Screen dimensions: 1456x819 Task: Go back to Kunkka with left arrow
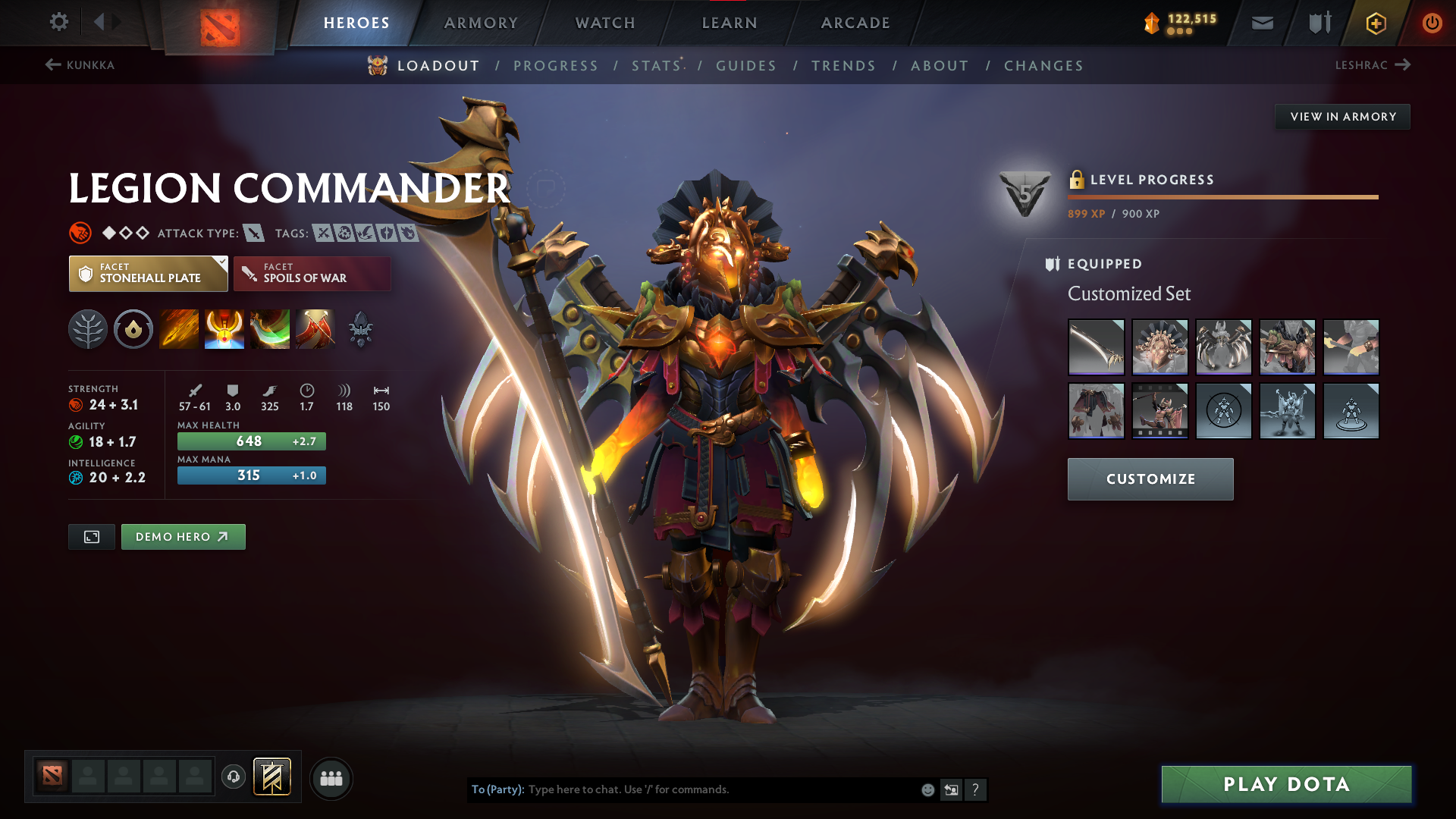tap(52, 64)
